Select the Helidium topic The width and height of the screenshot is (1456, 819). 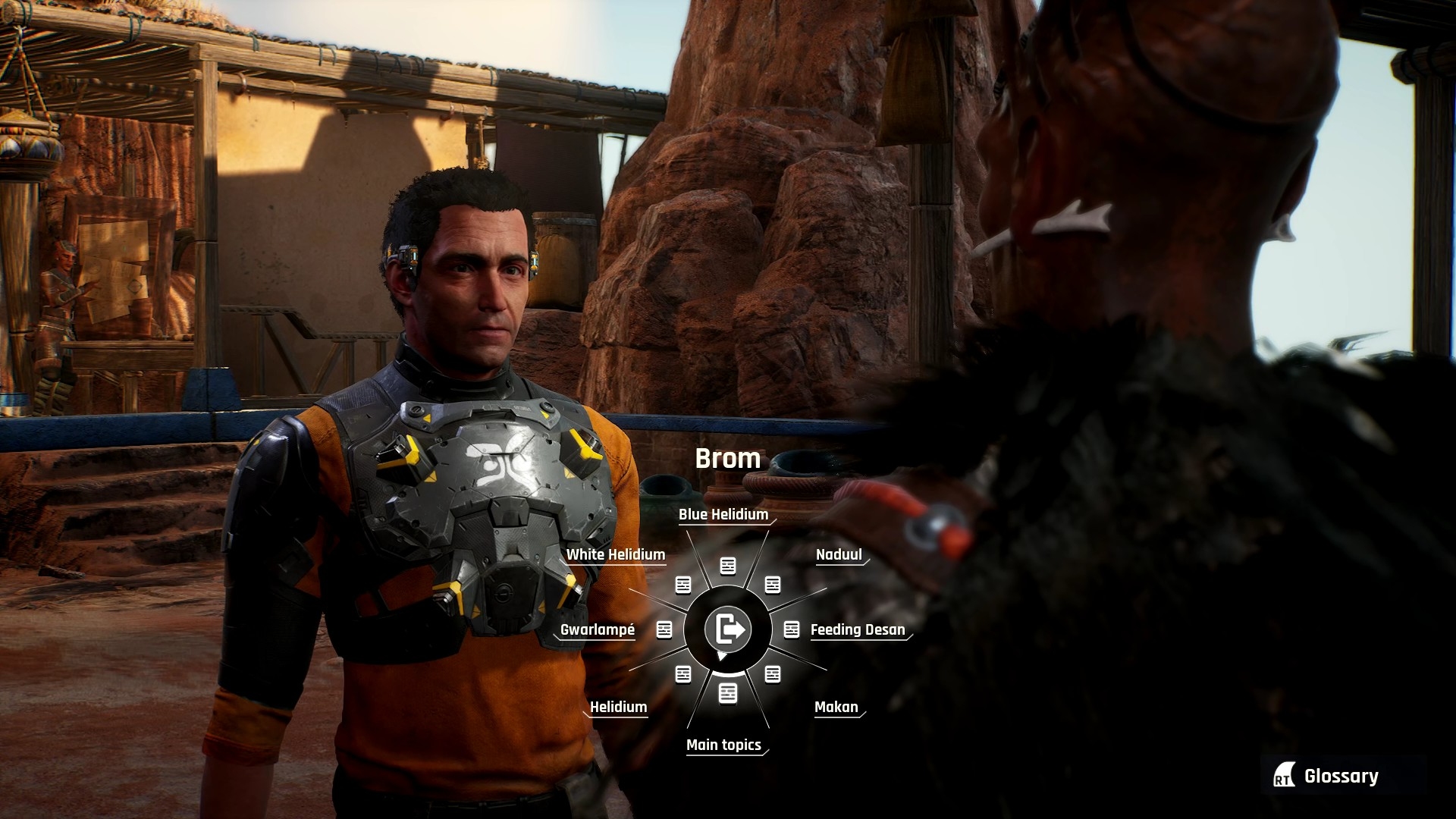pos(618,708)
